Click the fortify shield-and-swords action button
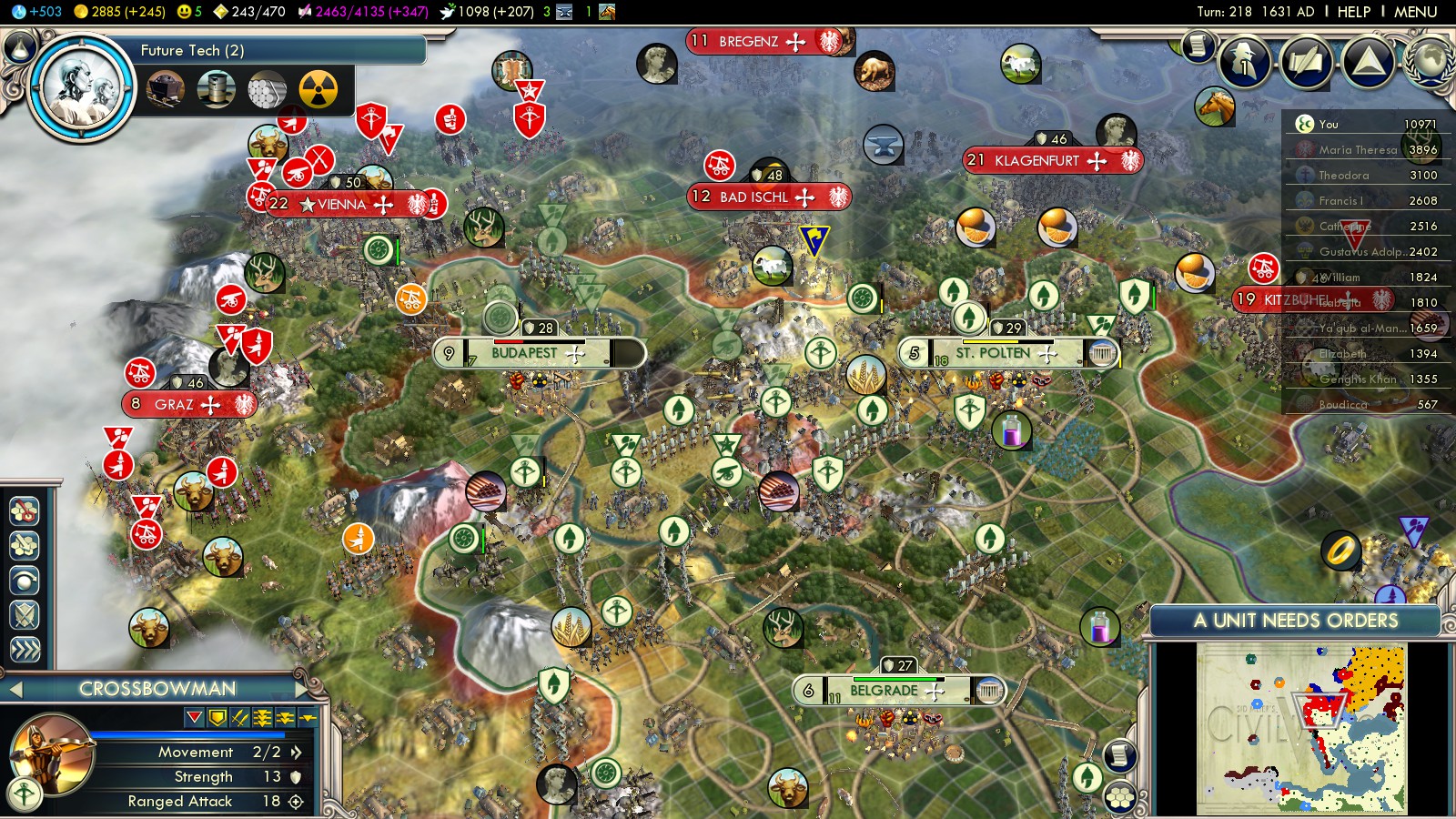 (x=25, y=615)
